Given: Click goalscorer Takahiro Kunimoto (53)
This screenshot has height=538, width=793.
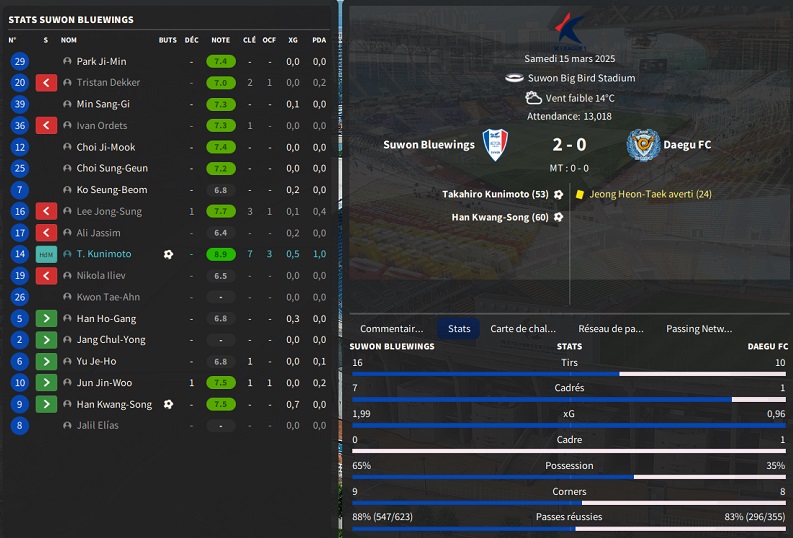Looking at the screenshot, I should [x=499, y=194].
